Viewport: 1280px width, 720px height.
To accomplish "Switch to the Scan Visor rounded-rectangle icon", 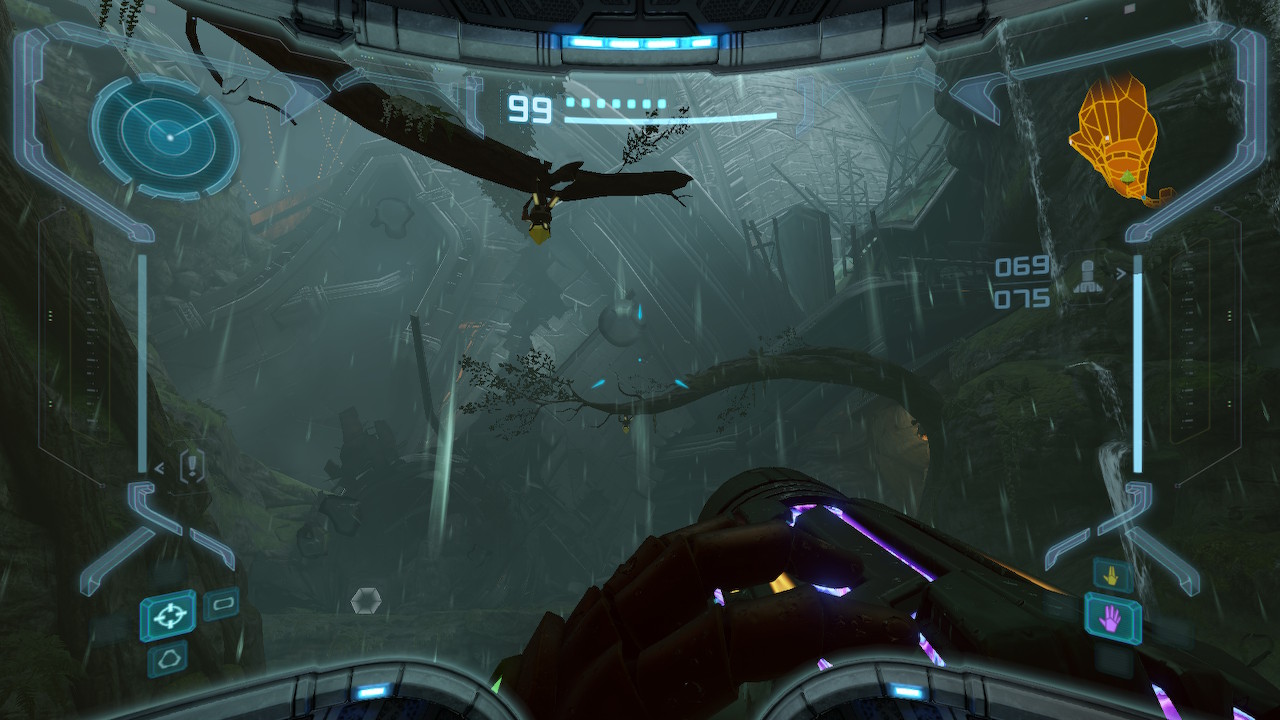I will pos(221,604).
